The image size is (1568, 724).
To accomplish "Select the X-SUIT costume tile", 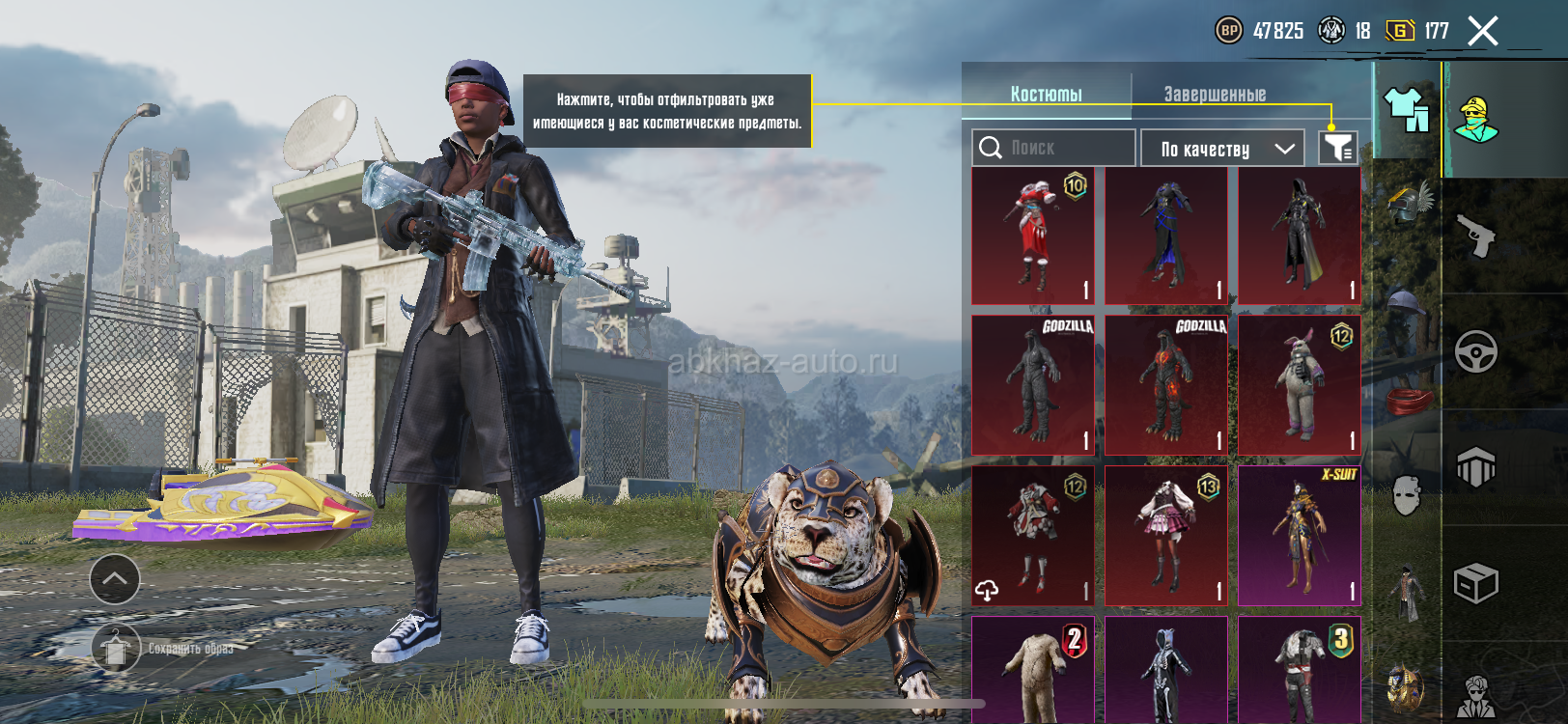I will pos(1300,536).
